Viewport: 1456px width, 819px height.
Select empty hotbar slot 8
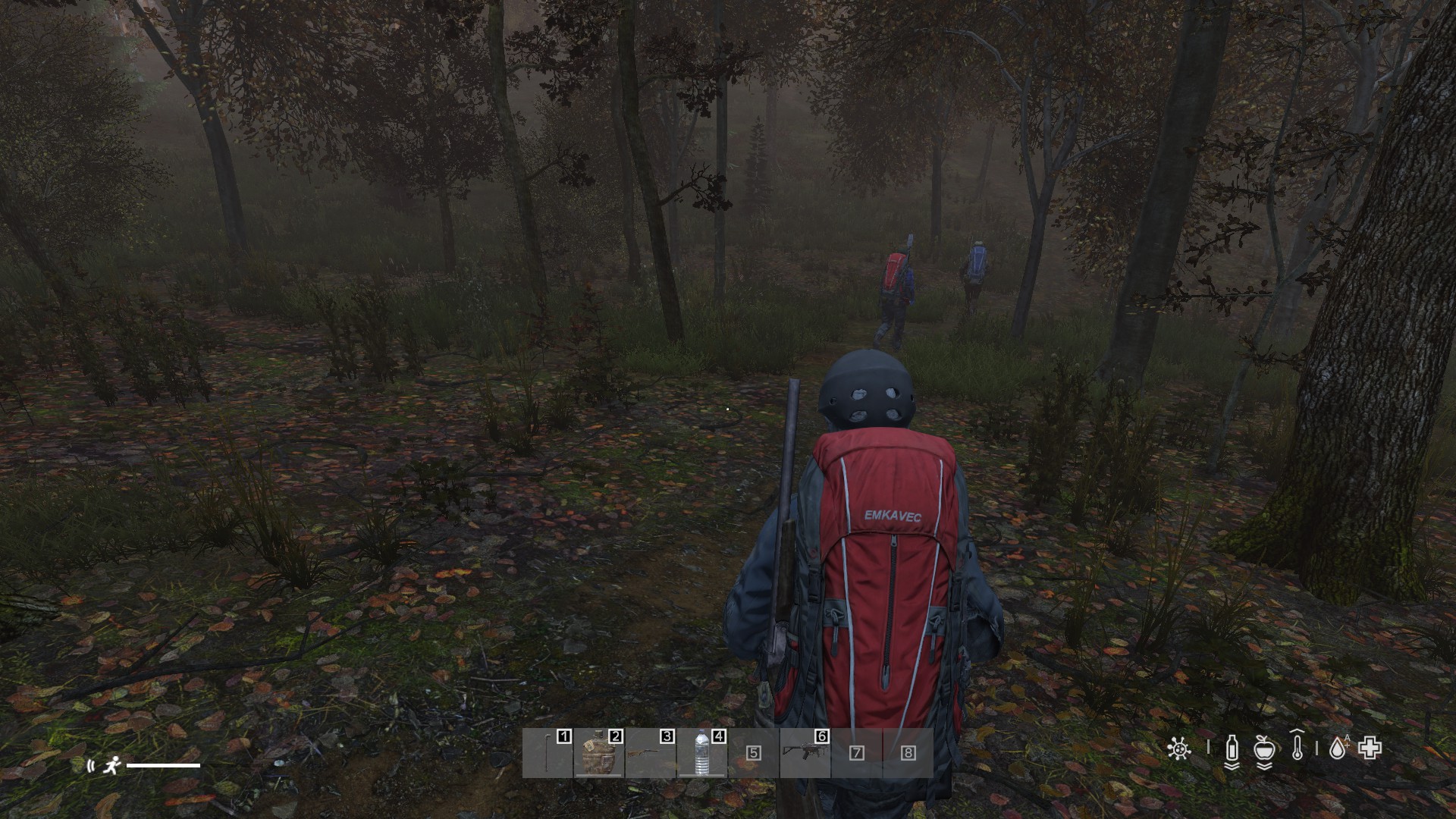908,753
